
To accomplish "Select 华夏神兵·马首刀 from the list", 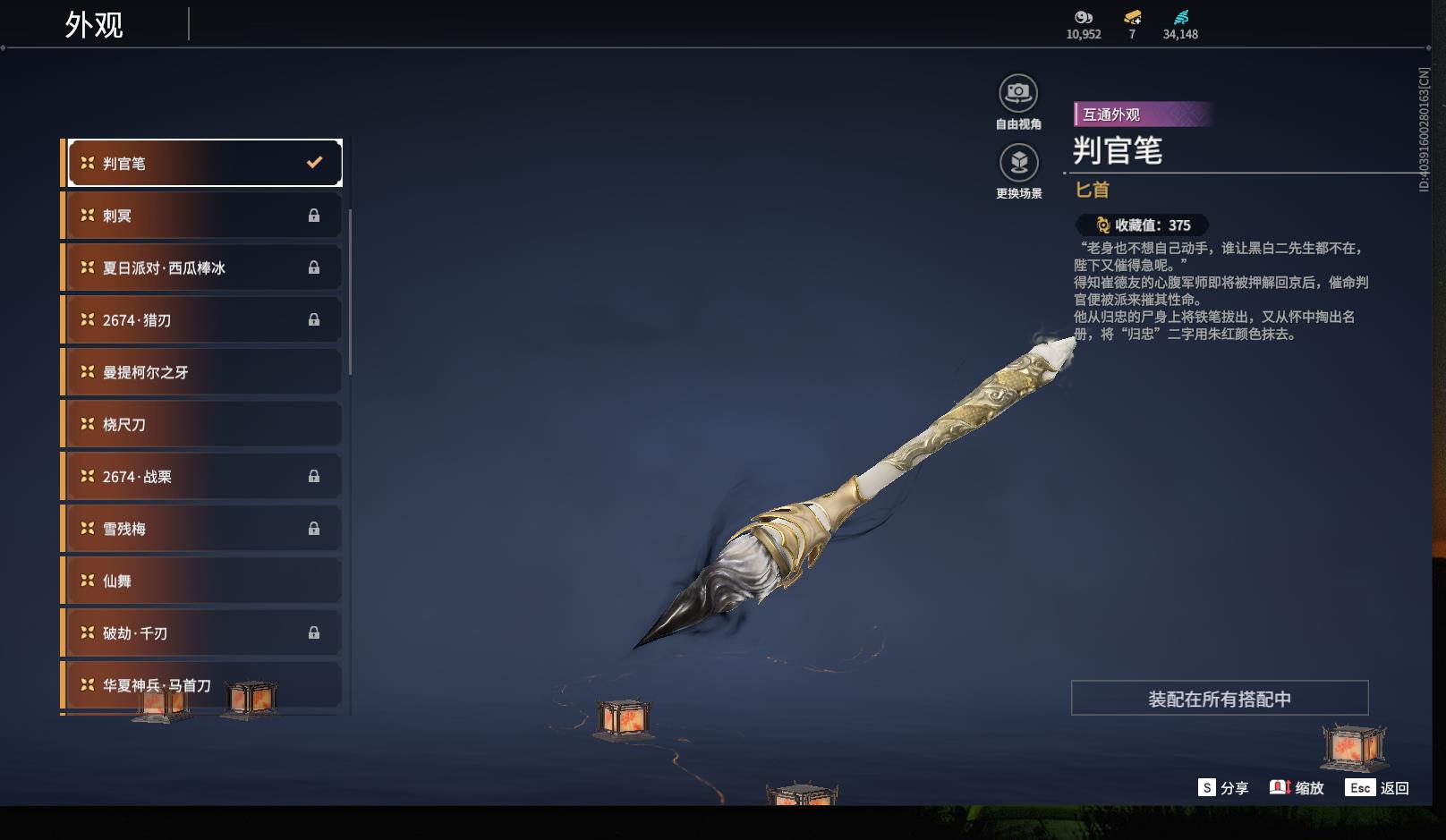I will 204,685.
